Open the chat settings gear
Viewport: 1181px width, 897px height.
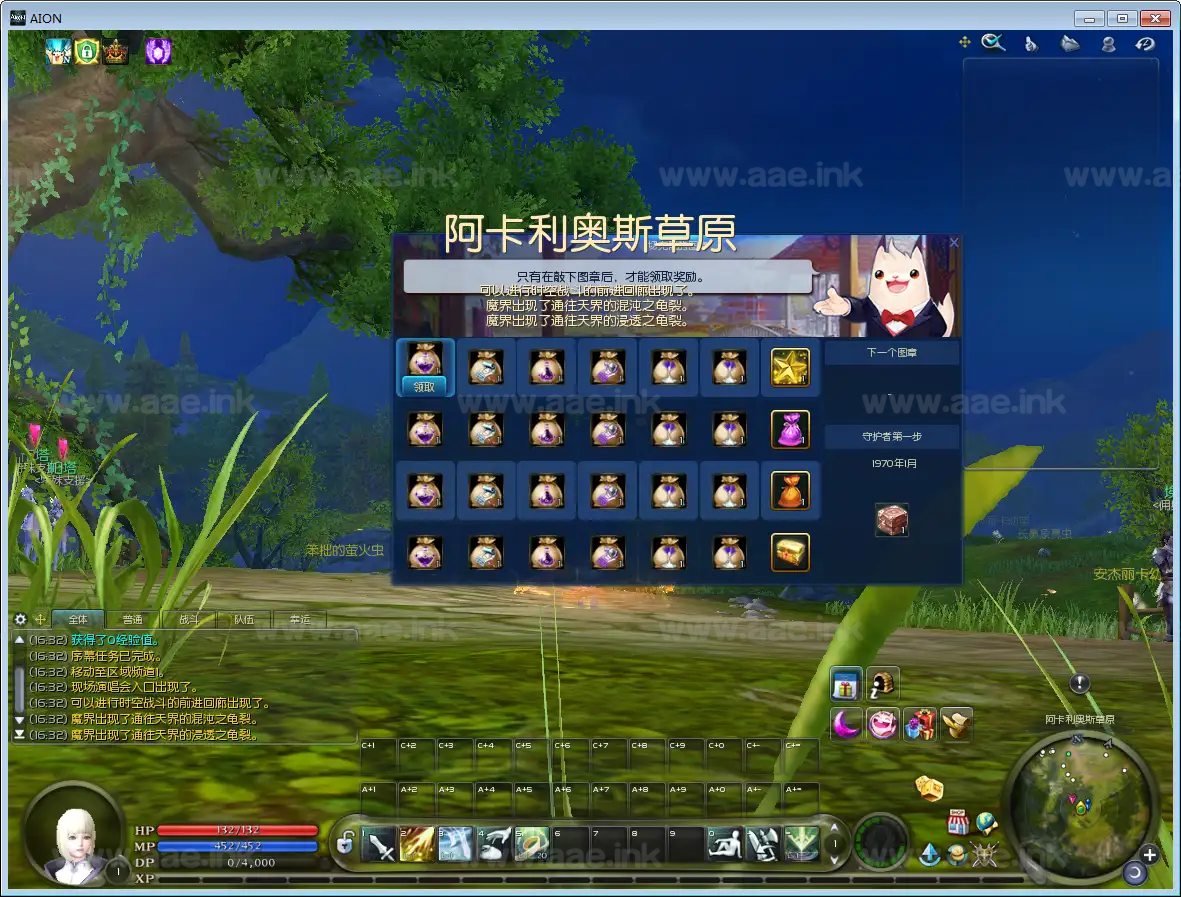21,620
